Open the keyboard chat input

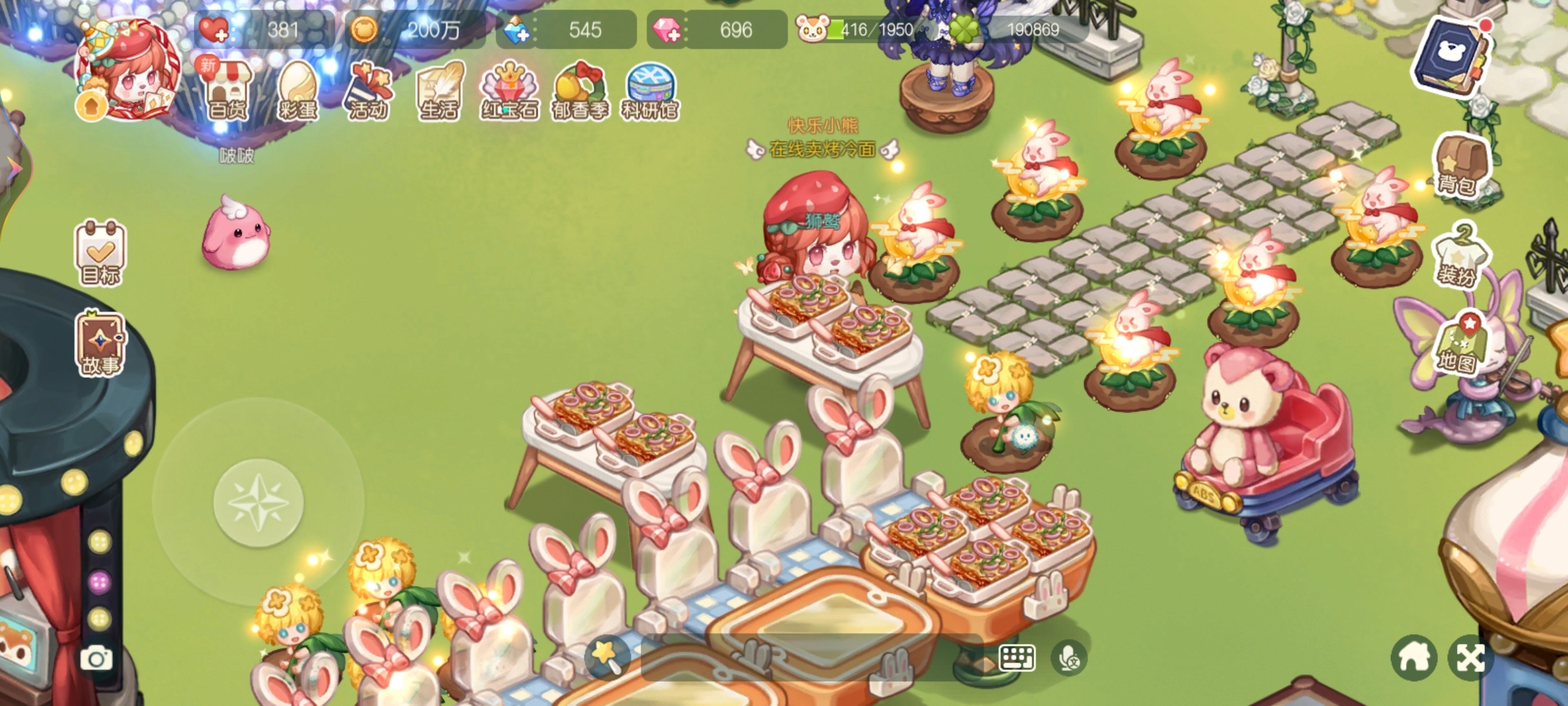pos(1017,658)
